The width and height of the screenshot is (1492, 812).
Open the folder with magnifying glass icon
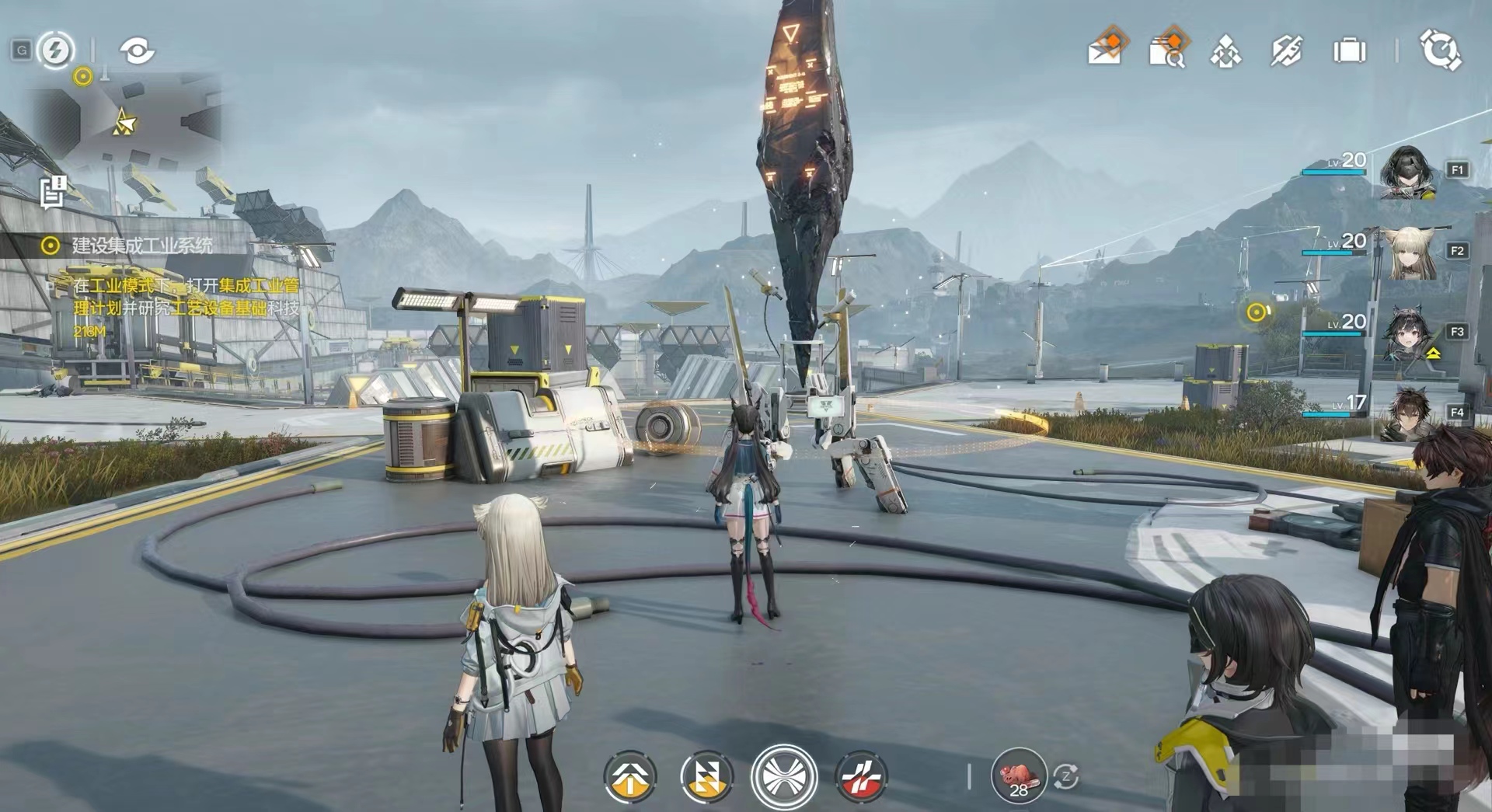tap(1167, 50)
